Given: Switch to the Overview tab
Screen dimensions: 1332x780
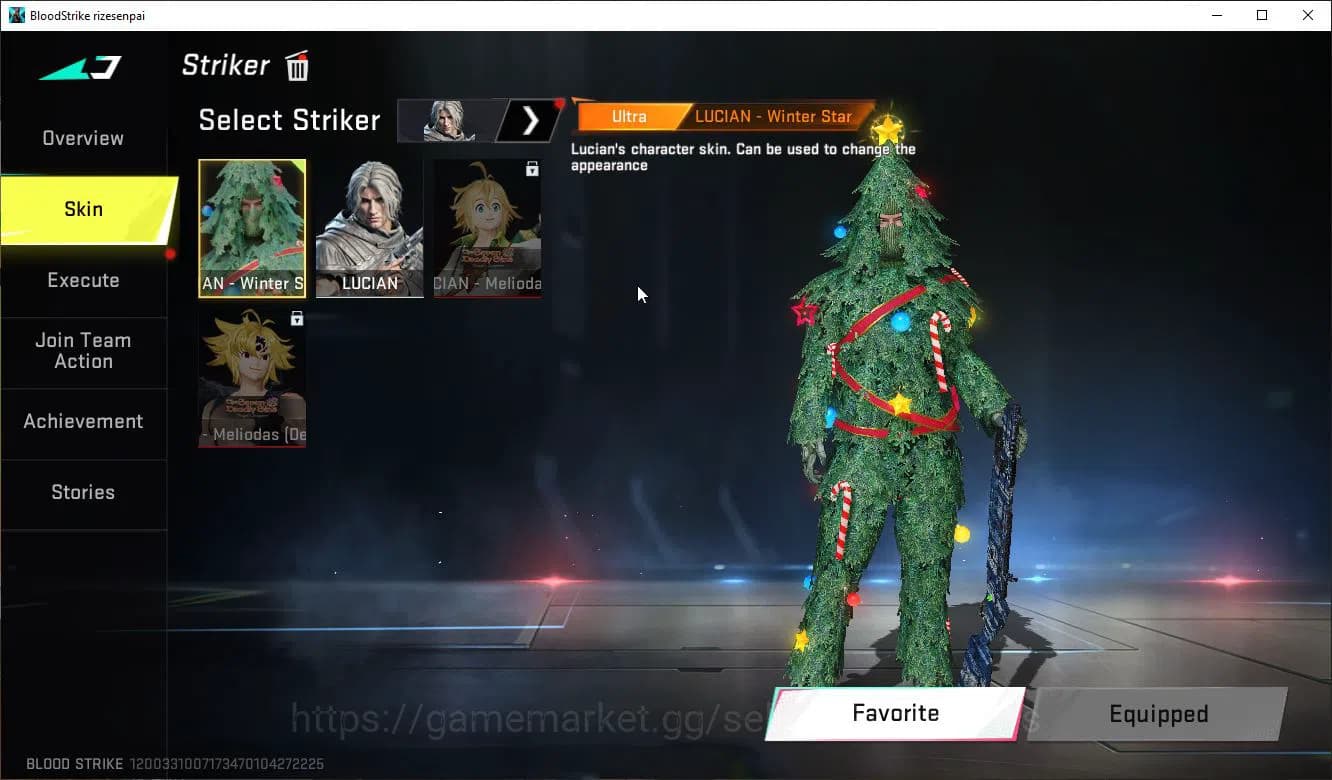Looking at the screenshot, I should point(82,138).
